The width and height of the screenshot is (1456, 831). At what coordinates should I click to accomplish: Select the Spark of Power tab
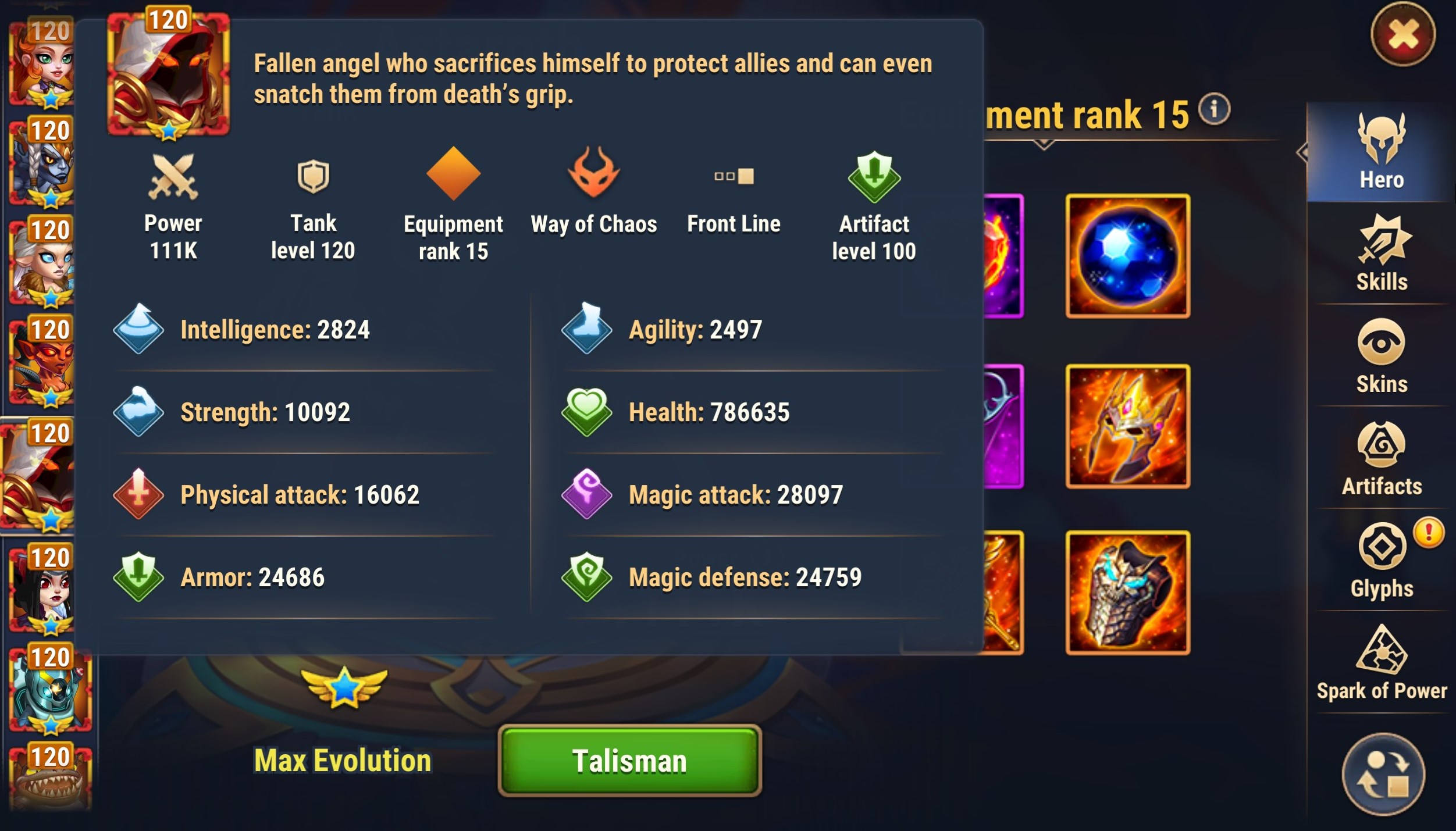tap(1382, 663)
